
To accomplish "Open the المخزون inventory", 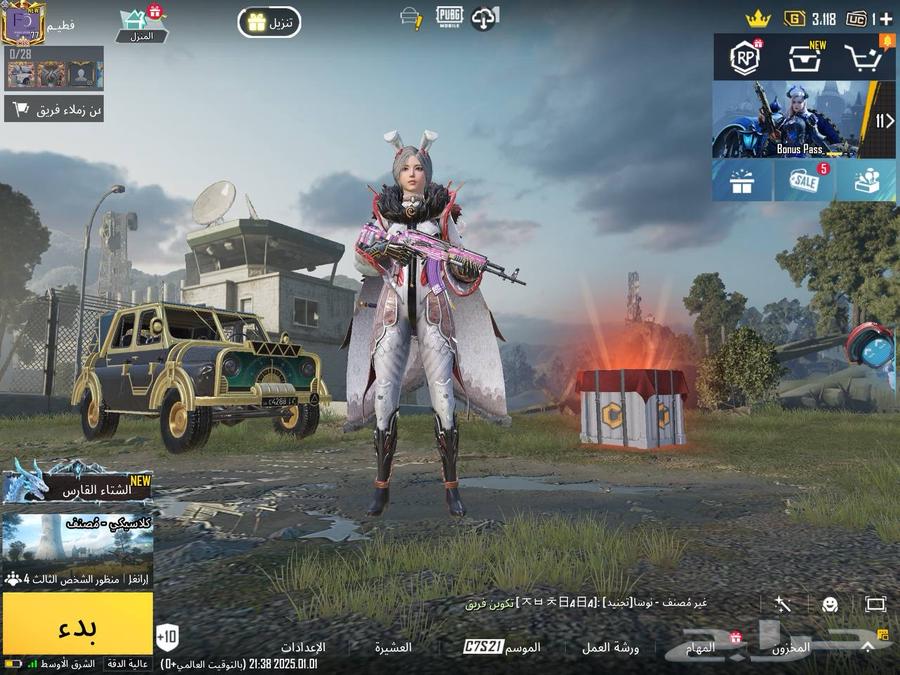I will pyautogui.click(x=792, y=647).
